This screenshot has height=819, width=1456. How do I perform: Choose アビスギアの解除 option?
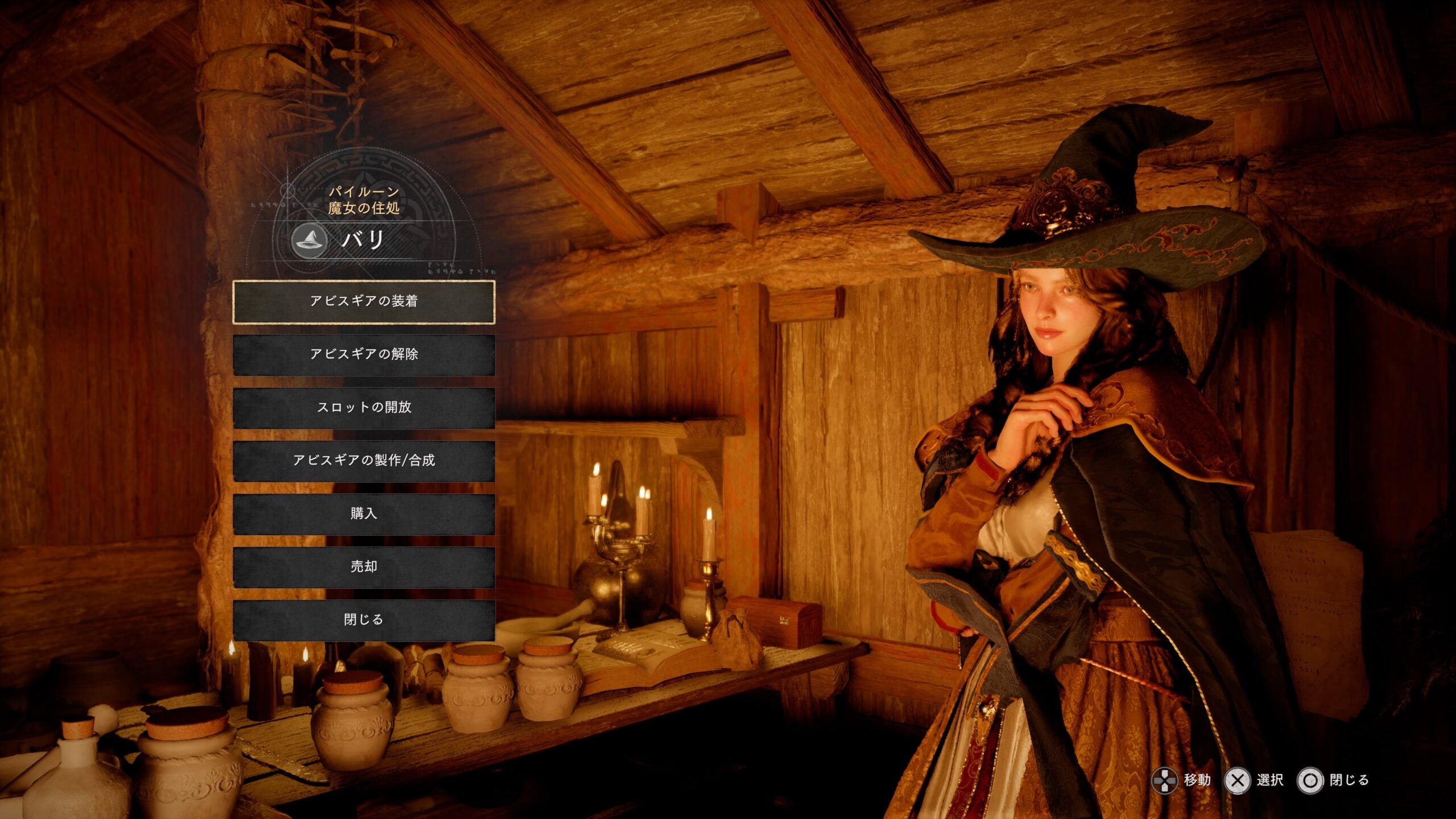coord(363,354)
